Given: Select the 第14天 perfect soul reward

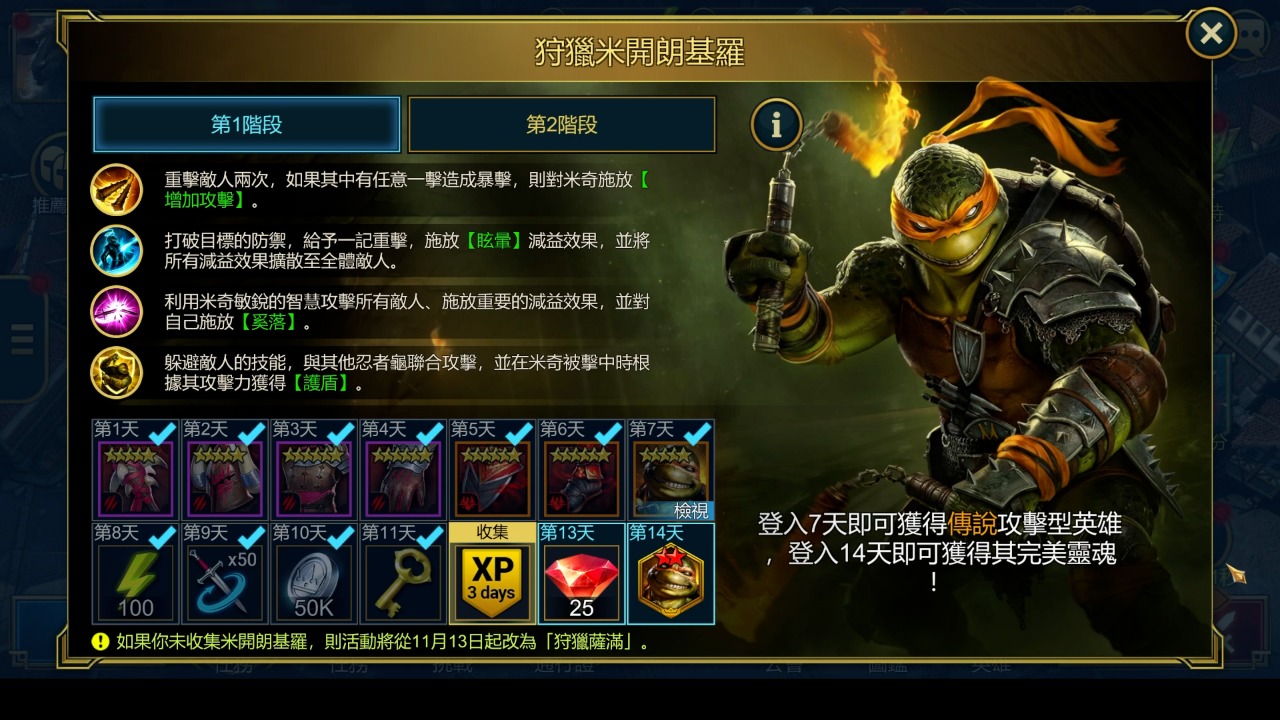Looking at the screenshot, I should point(670,574).
